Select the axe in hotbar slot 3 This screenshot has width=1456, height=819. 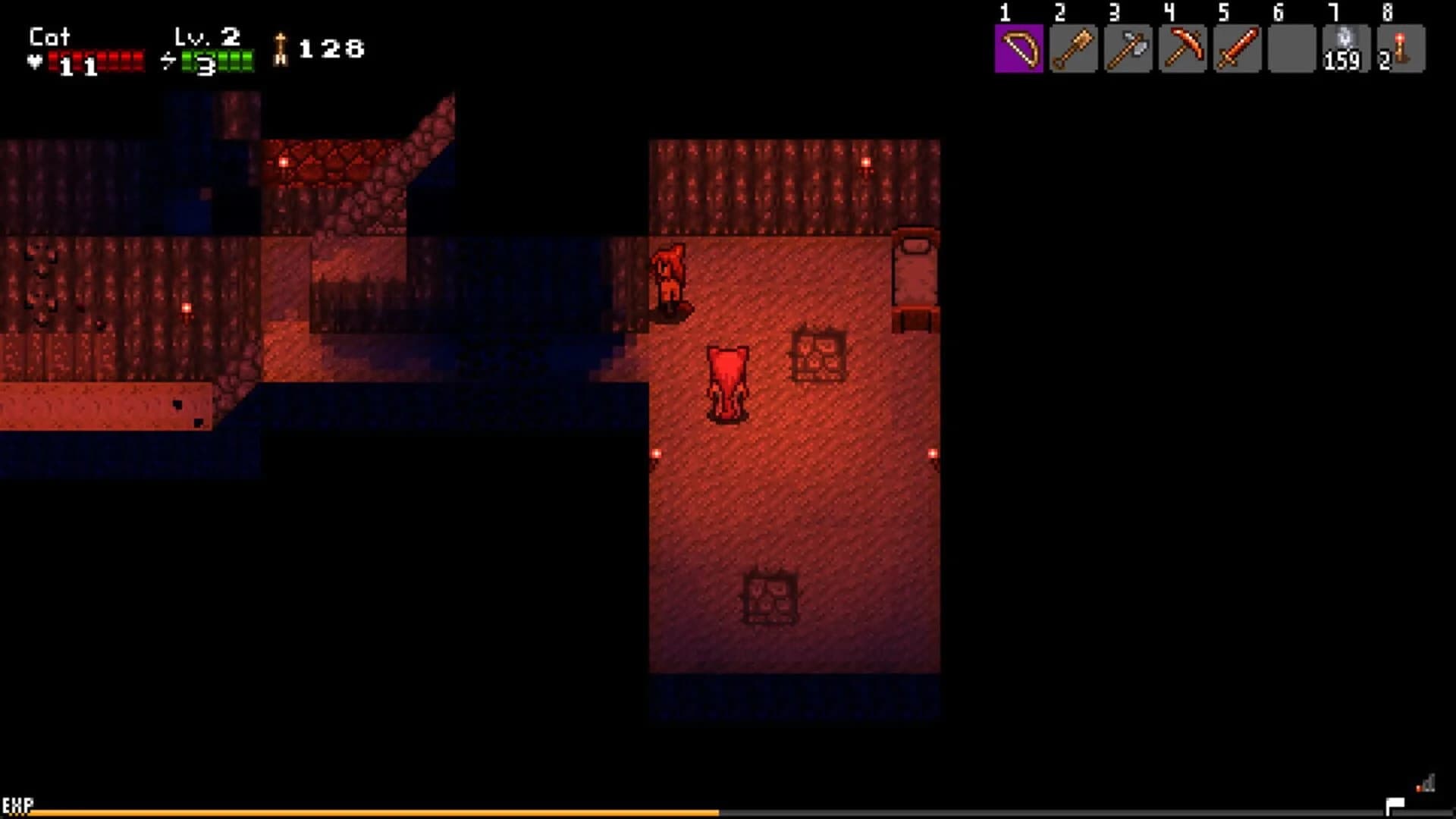[x=1127, y=49]
